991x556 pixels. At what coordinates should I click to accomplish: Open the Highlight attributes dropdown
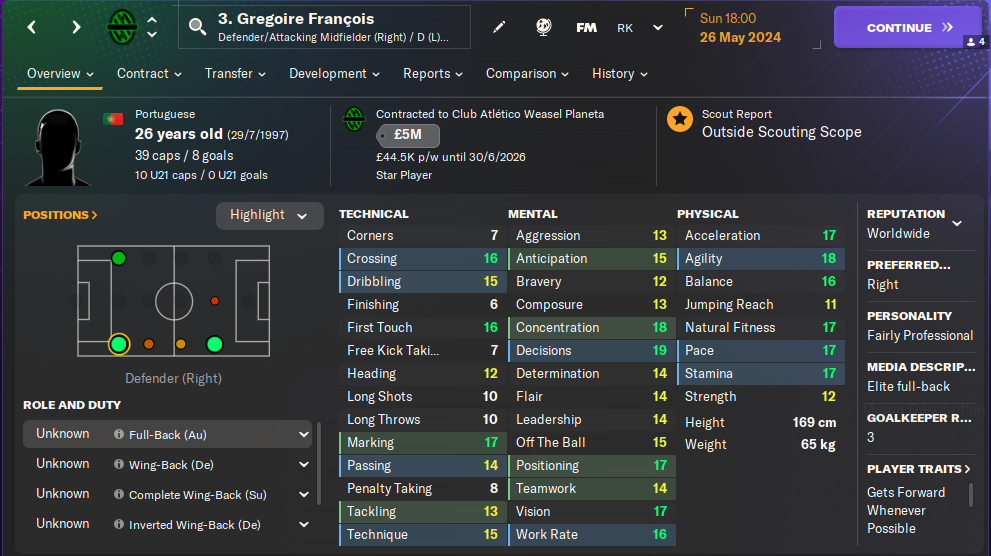click(x=269, y=215)
